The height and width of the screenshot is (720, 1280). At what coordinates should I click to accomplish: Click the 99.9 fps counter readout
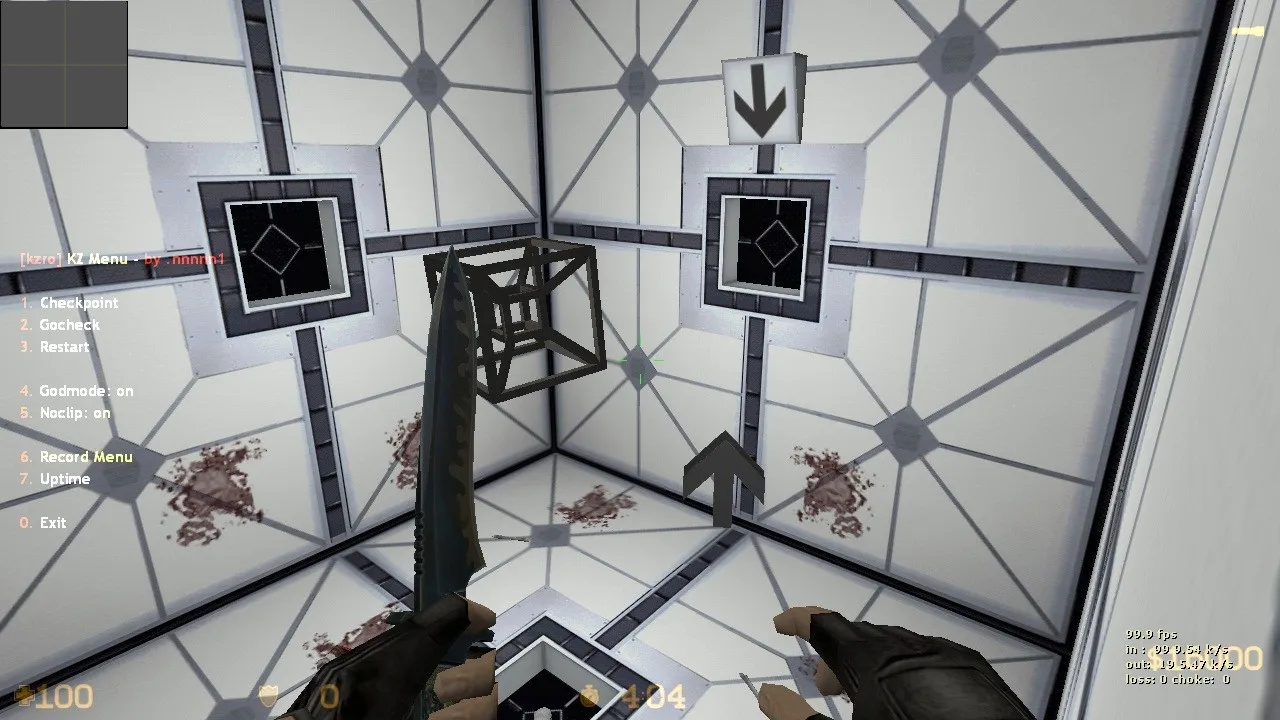pyautogui.click(x=1150, y=633)
